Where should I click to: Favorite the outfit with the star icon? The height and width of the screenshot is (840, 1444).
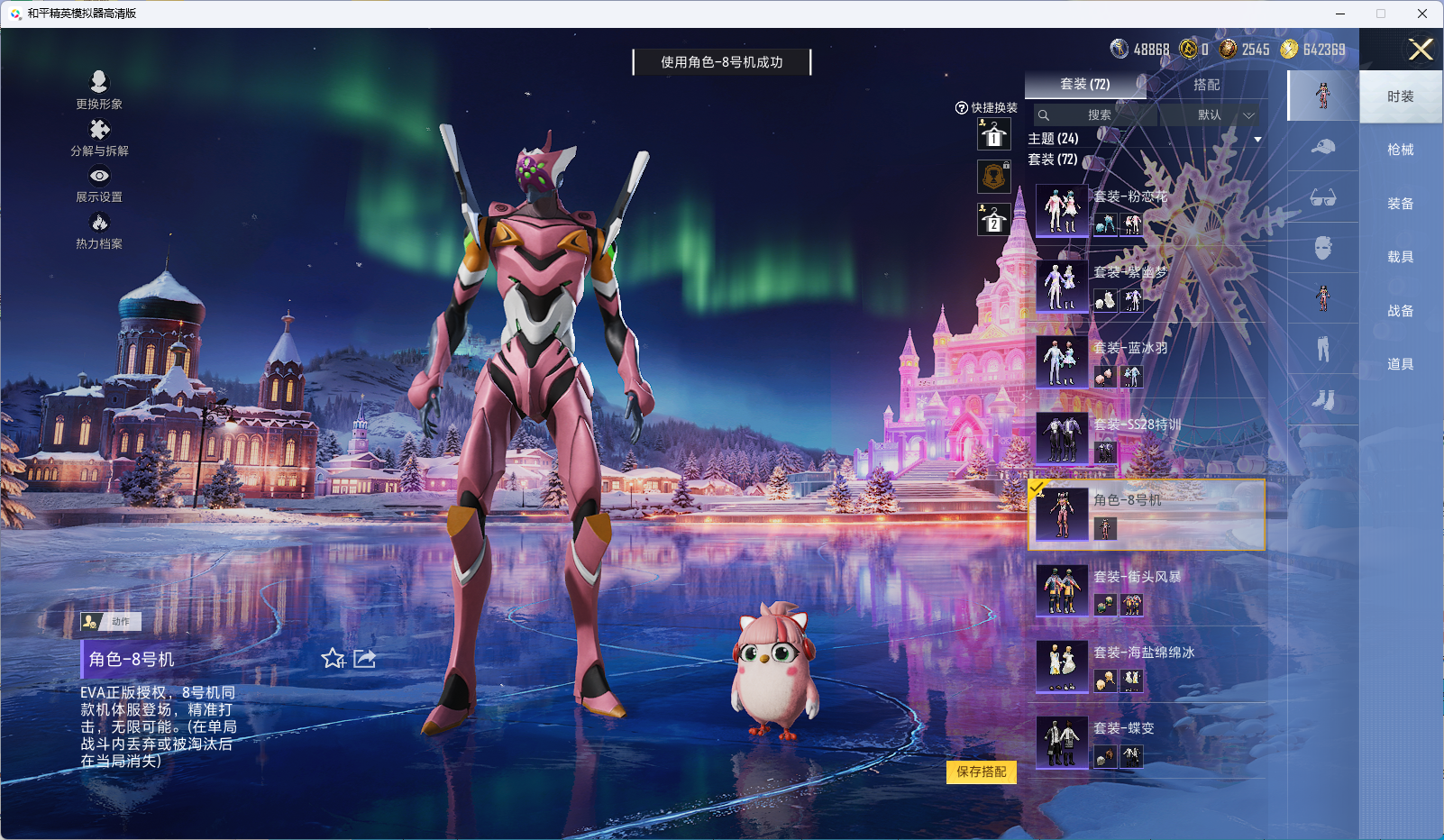pyautogui.click(x=334, y=659)
